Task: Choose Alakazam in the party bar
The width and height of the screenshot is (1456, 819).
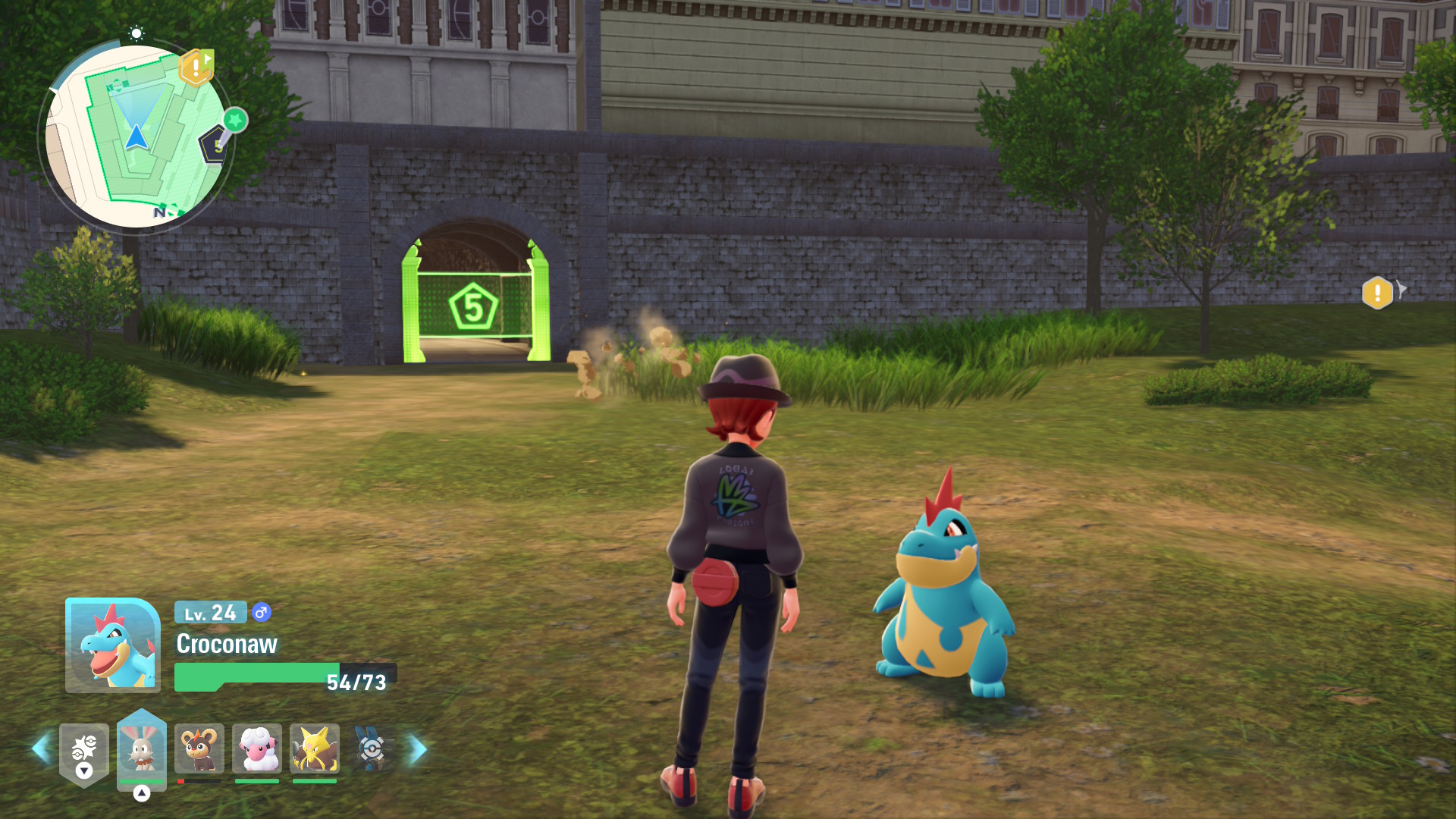Action: coord(315,749)
